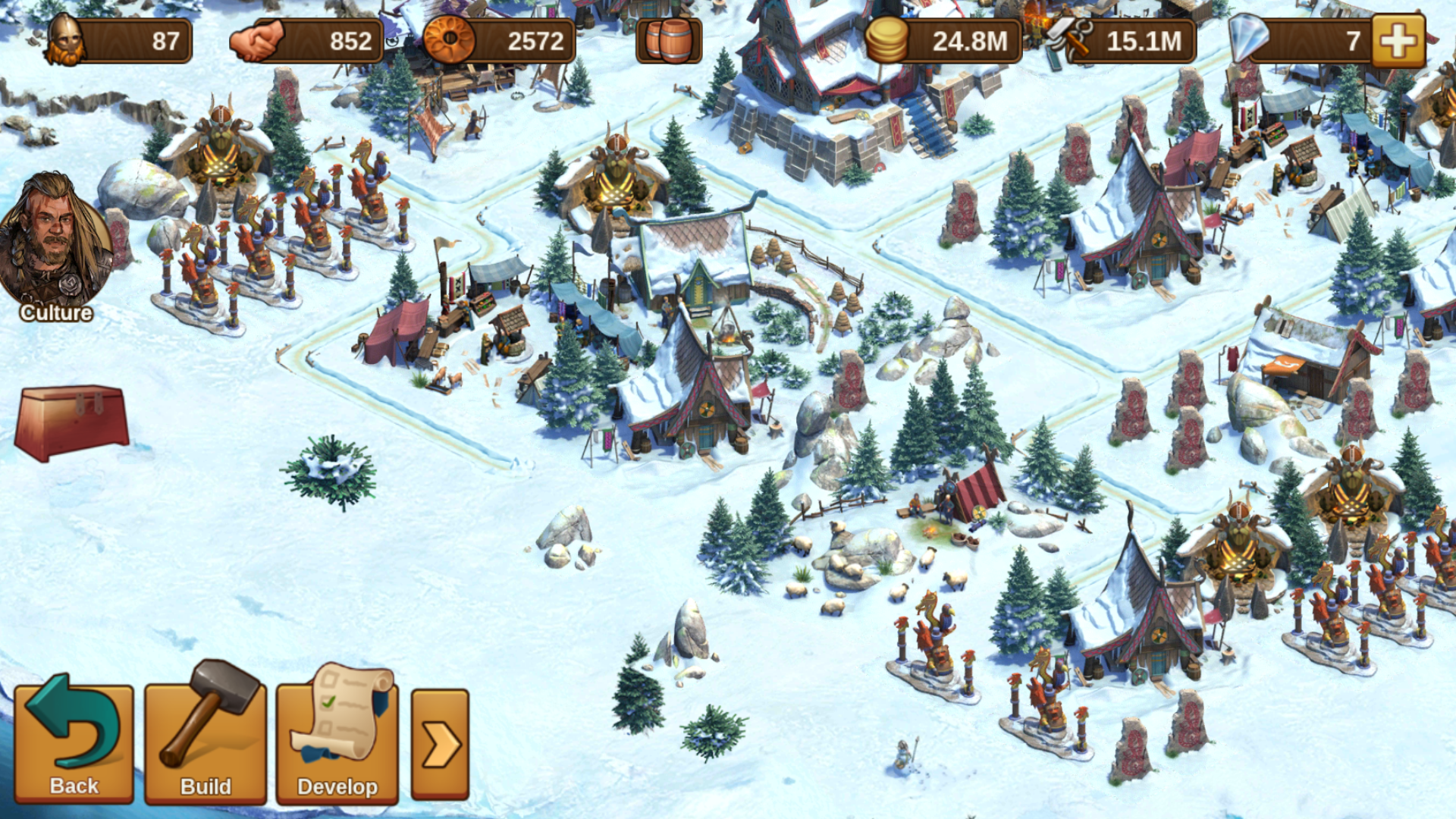The width and height of the screenshot is (1456, 819).
Task: Open the Build menu
Action: click(206, 742)
